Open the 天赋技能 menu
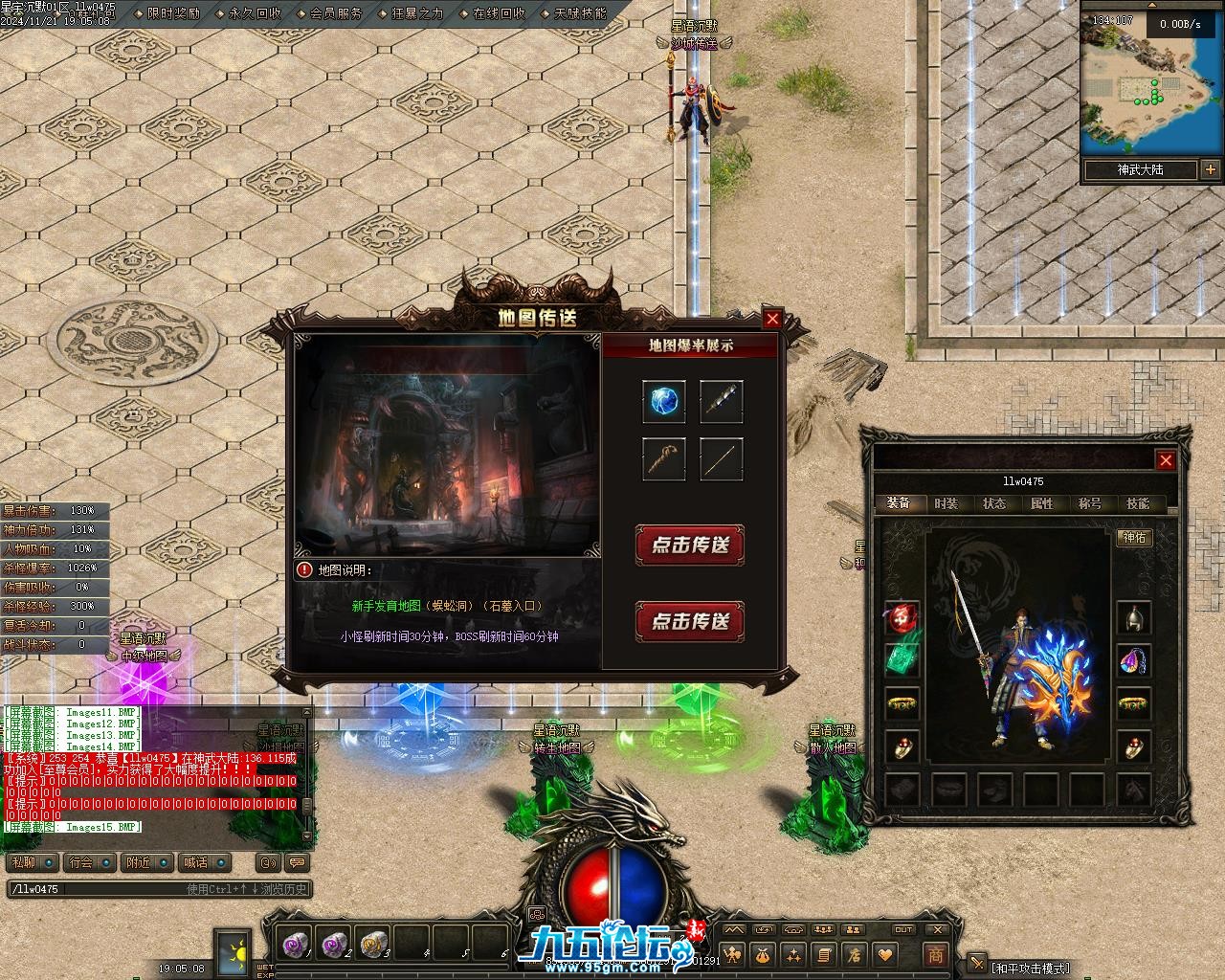Screen dimensions: 1225x980 (x=580, y=13)
